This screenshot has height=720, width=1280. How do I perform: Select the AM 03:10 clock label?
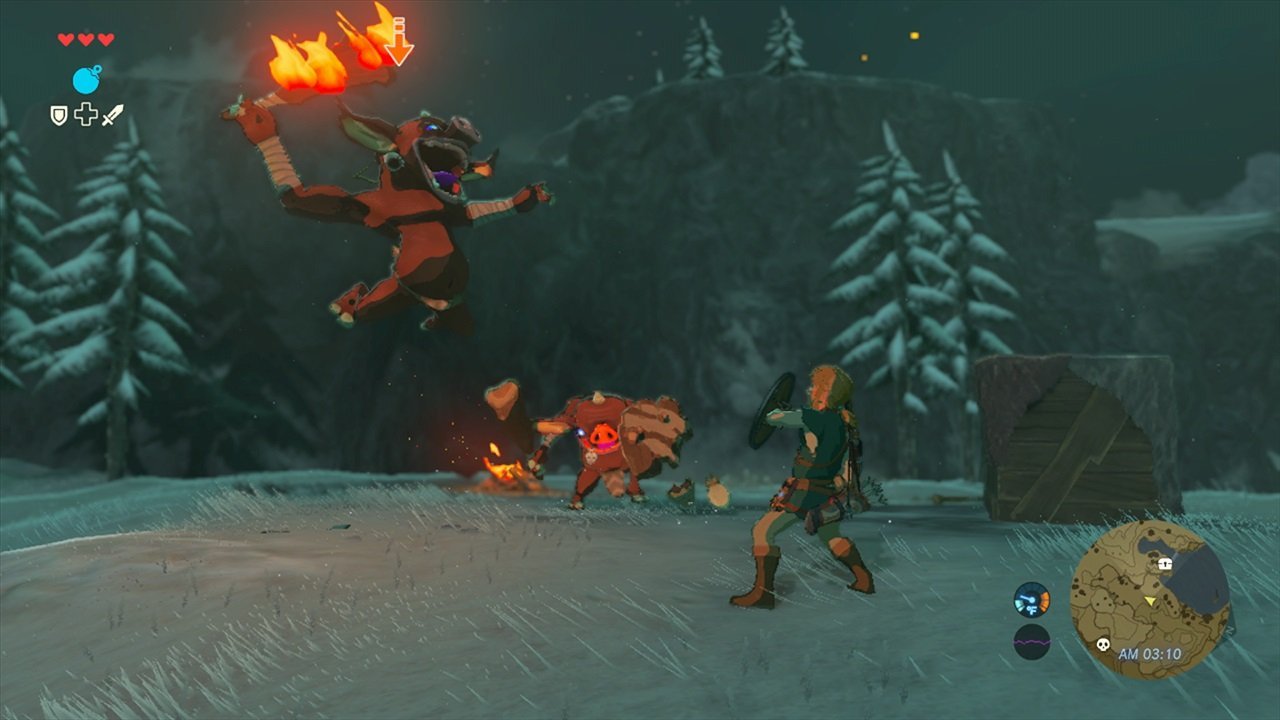tap(1150, 654)
